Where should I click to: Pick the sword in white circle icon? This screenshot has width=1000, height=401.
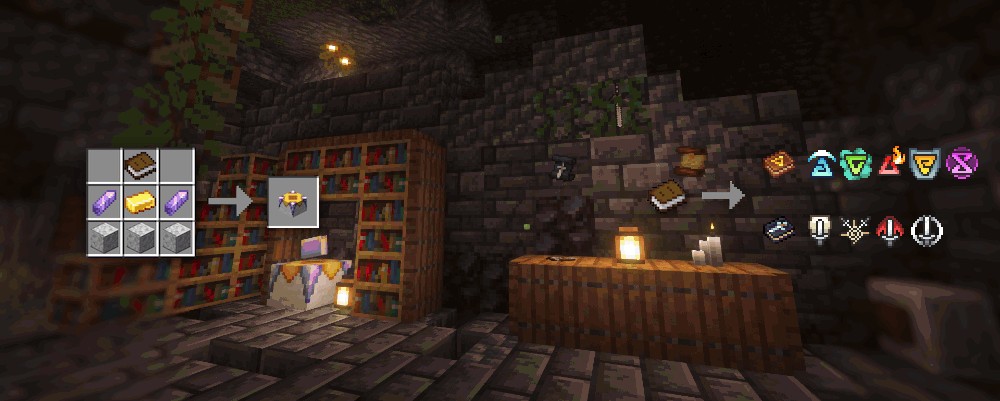pyautogui.click(x=927, y=230)
